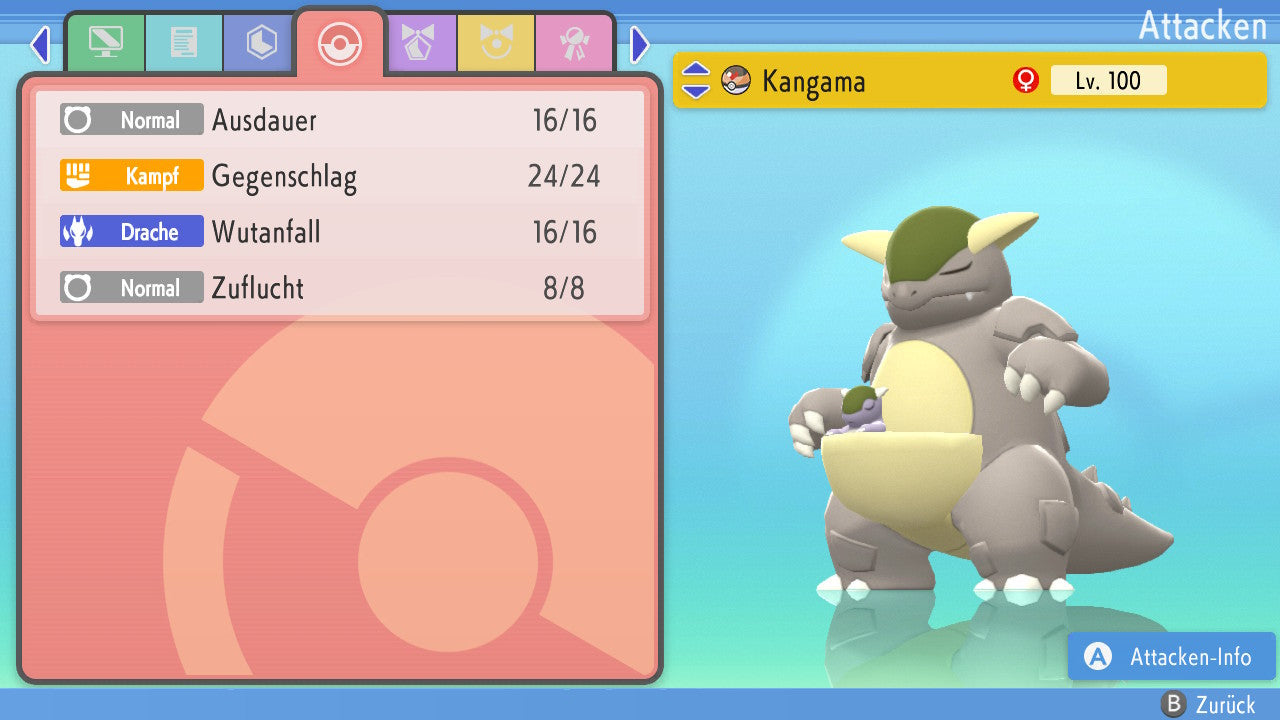This screenshot has width=1280, height=720.
Task: Click the right arrow beside the tabs
Action: click(640, 44)
